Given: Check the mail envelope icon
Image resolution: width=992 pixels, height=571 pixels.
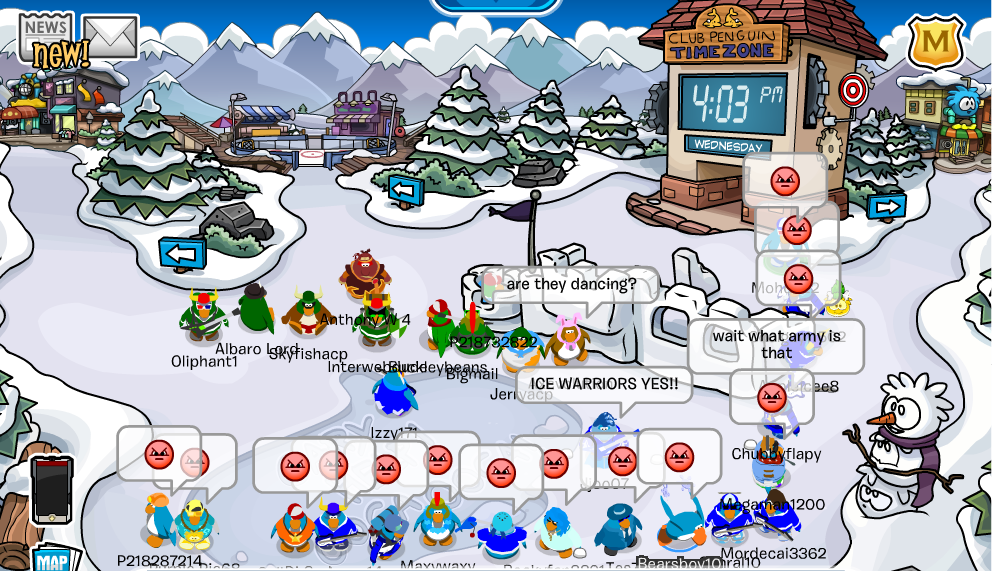Looking at the screenshot, I should (110, 36).
